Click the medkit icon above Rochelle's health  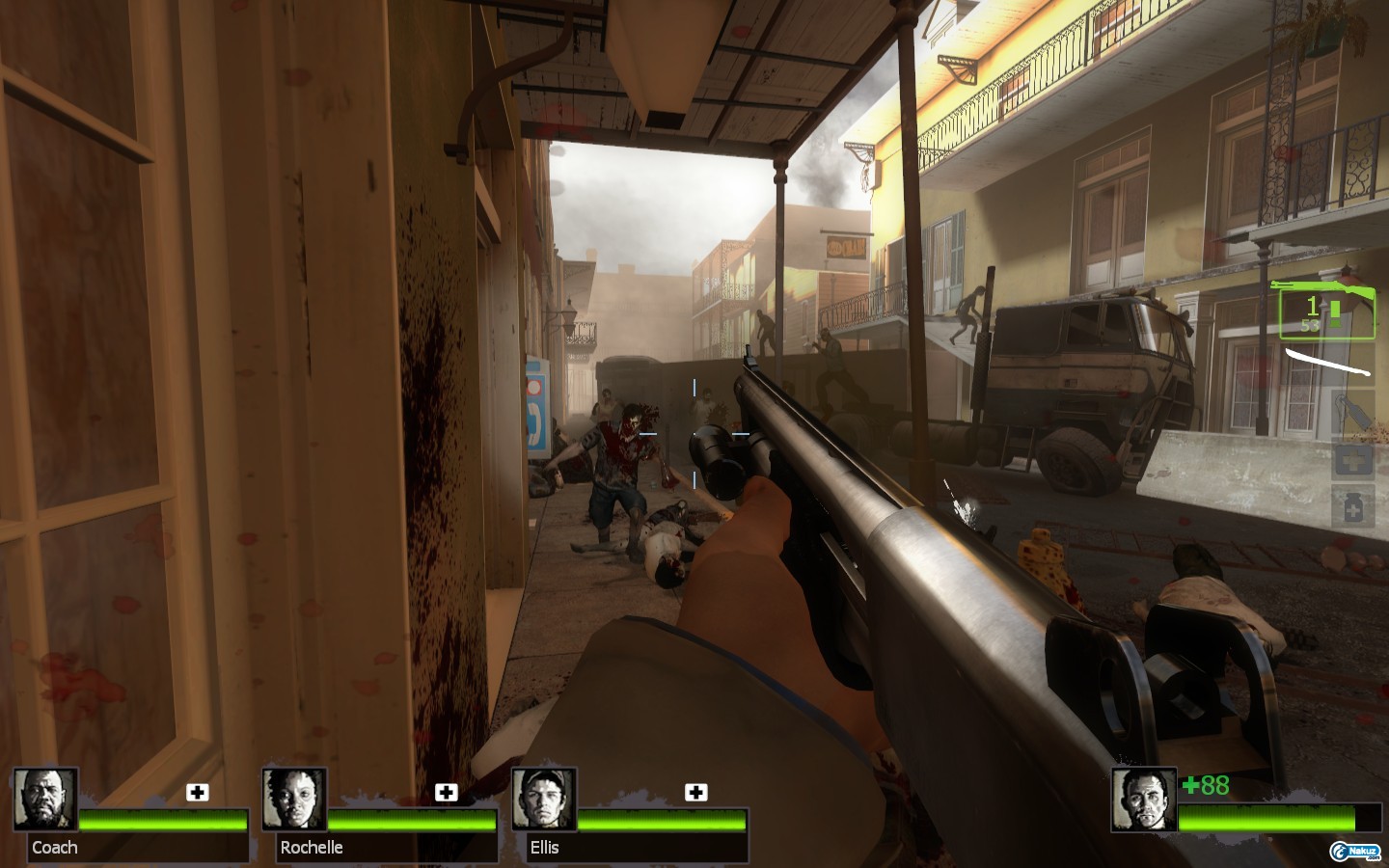click(446, 793)
